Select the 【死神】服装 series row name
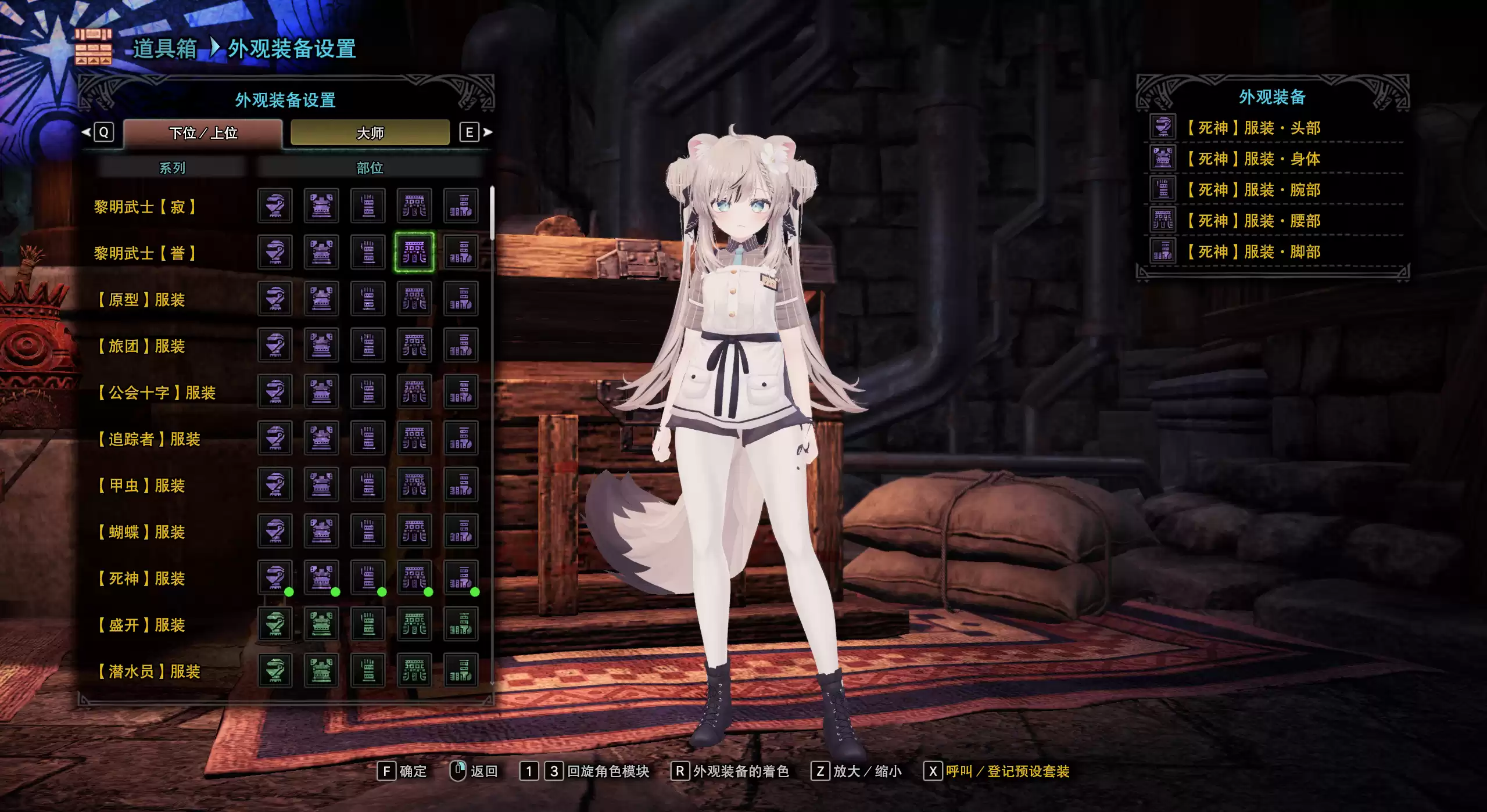 [x=141, y=579]
